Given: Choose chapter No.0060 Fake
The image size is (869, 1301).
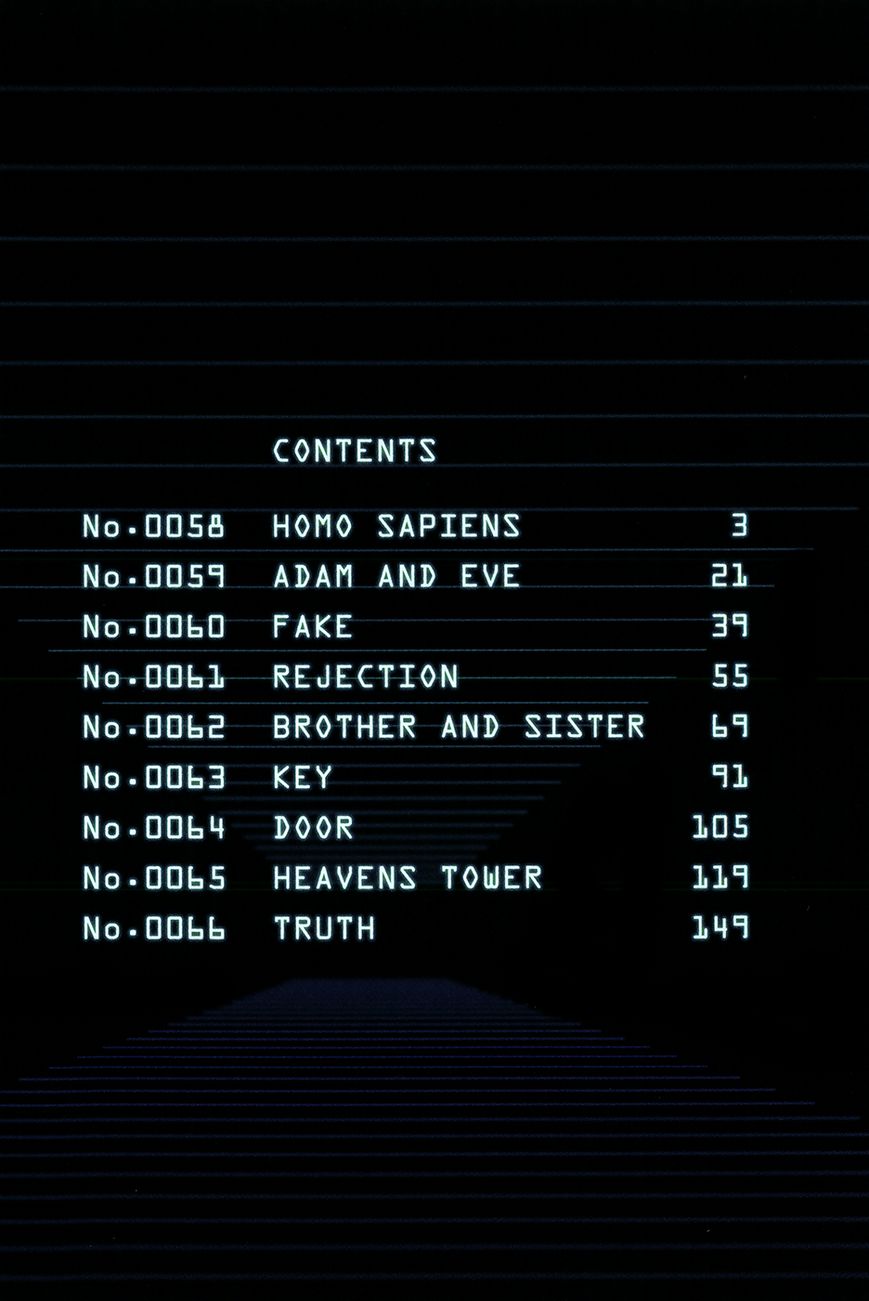Looking at the screenshot, I should pos(313,627).
